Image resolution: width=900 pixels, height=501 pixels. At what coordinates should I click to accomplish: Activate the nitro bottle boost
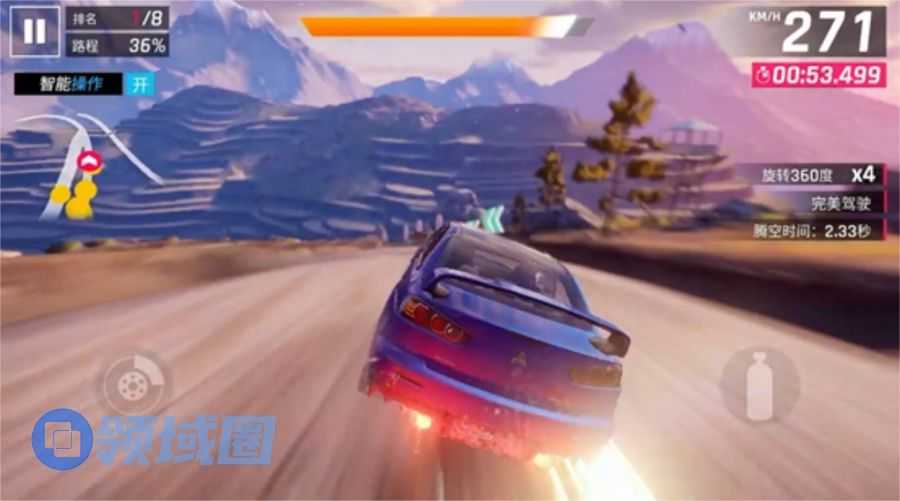[759, 385]
